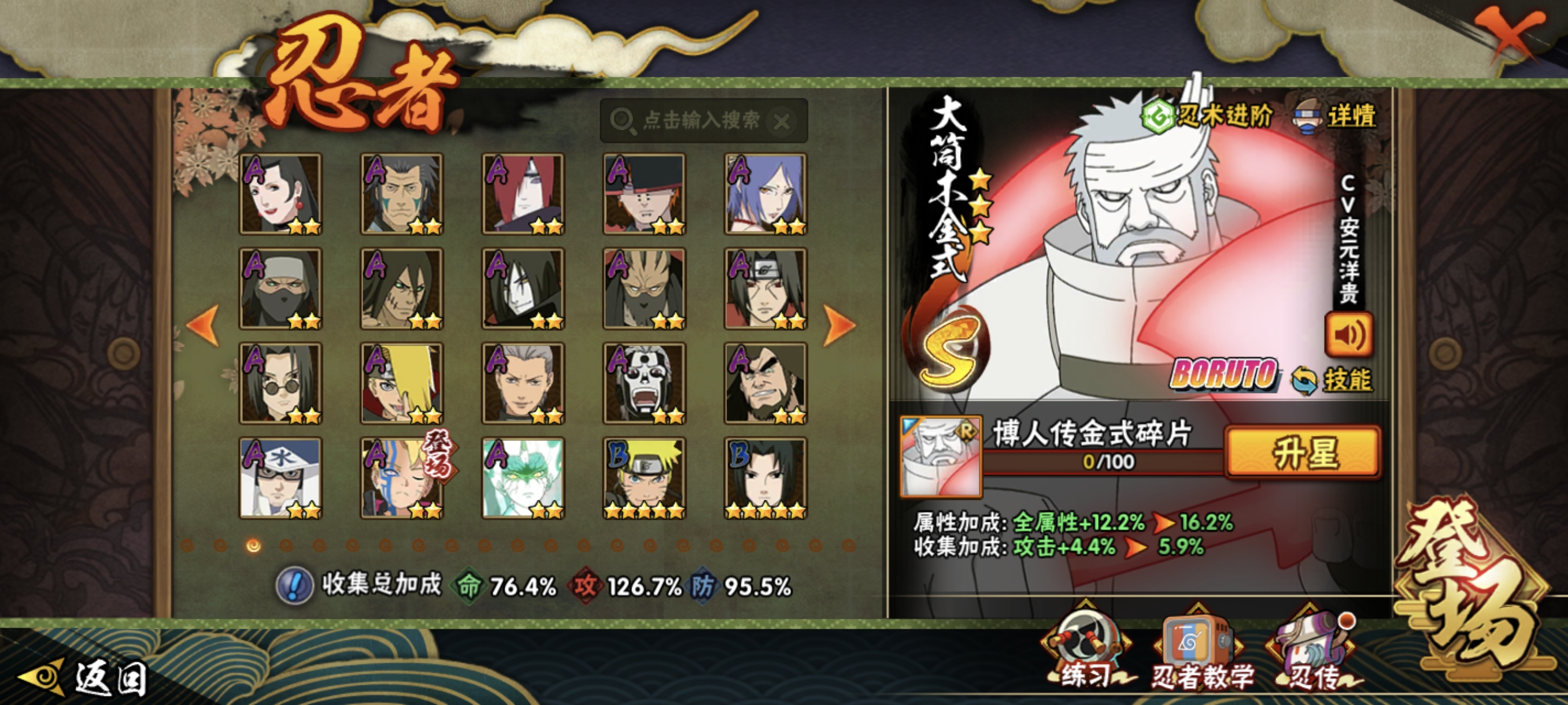Click the 博人传金式碎片 fragment icon
This screenshot has height=705, width=1568.
tap(941, 456)
